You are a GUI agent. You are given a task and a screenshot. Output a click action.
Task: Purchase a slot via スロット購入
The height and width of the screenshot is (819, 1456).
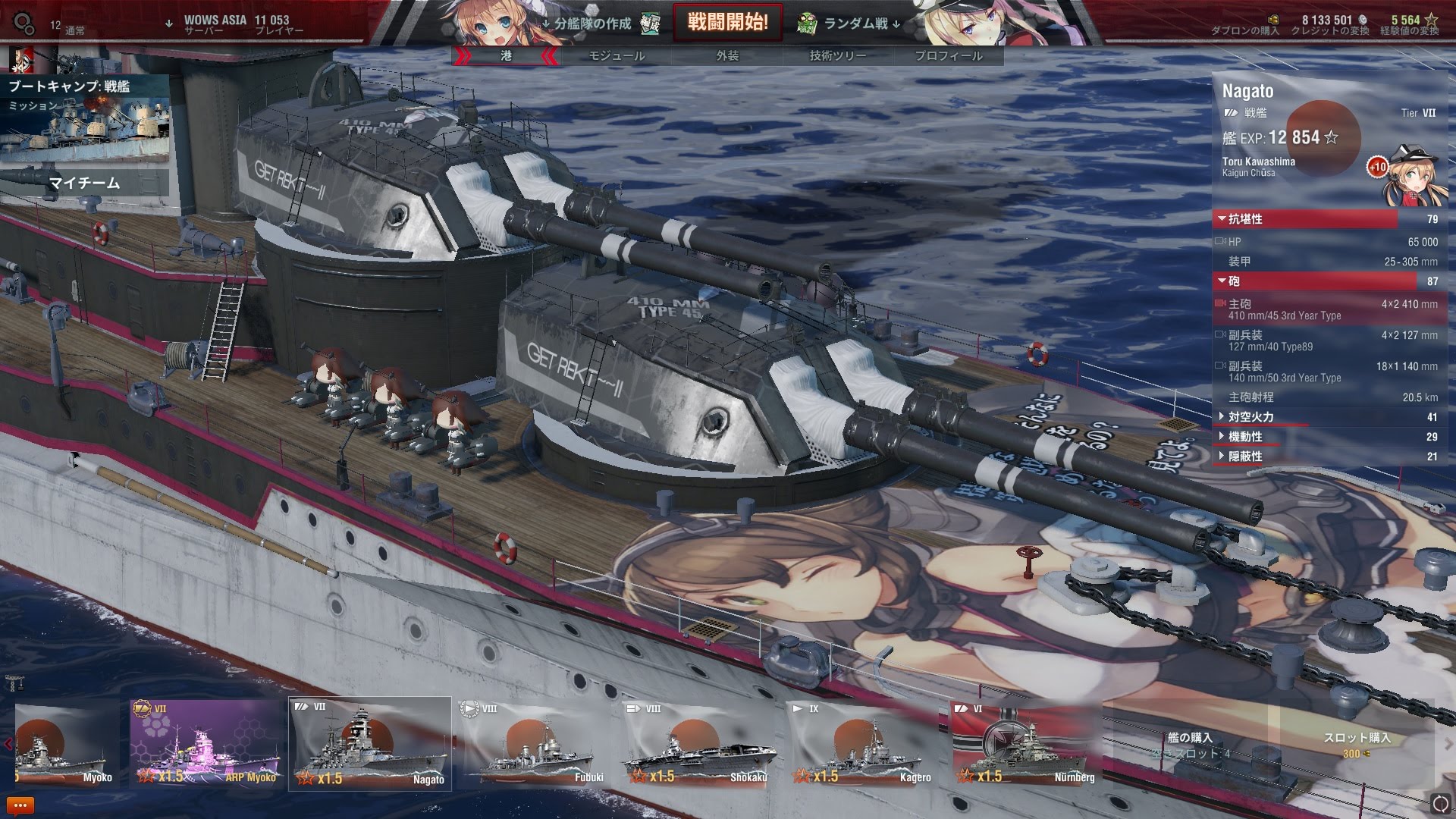click(x=1356, y=744)
